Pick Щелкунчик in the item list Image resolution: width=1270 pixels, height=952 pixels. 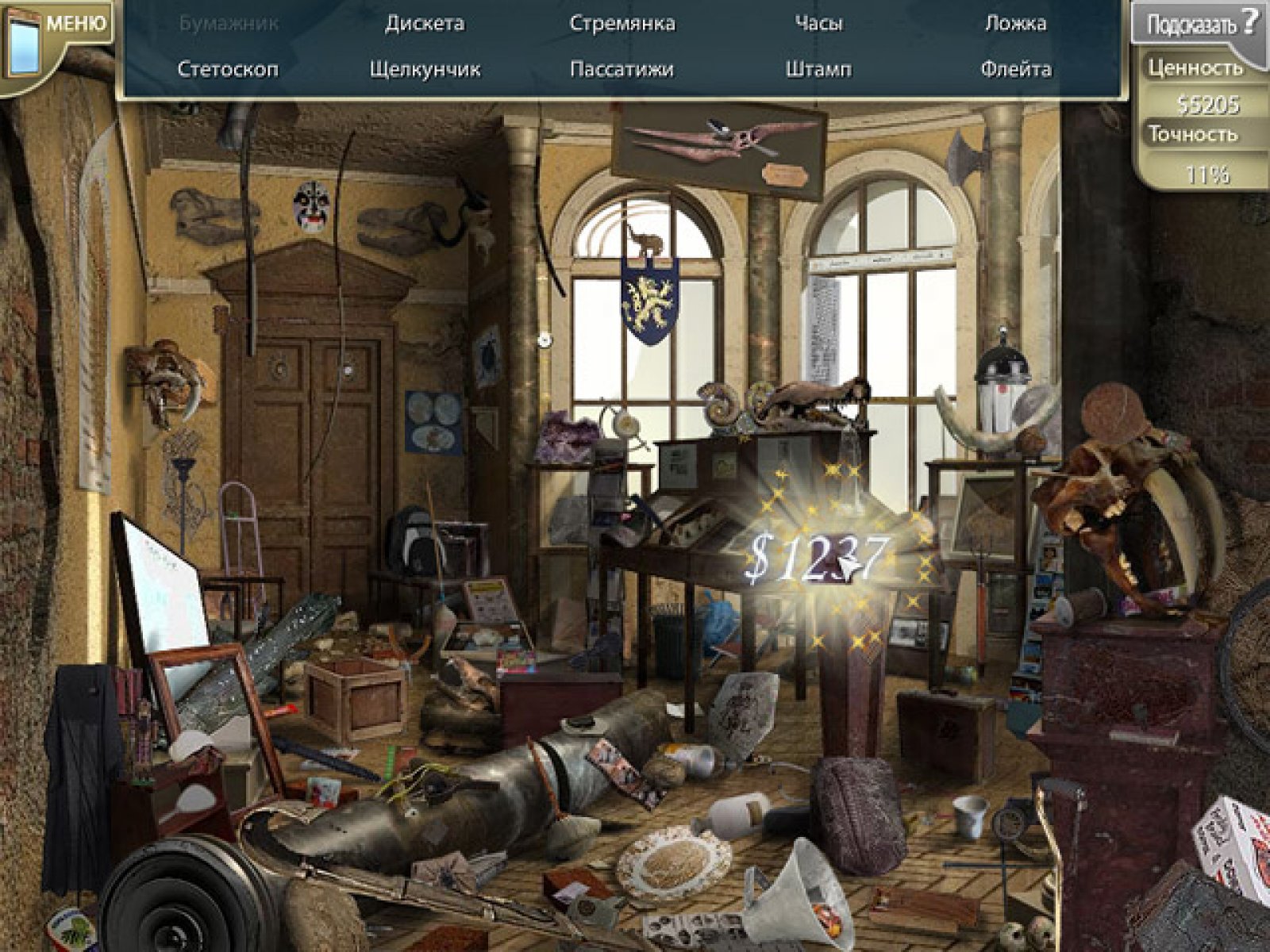pos(425,69)
